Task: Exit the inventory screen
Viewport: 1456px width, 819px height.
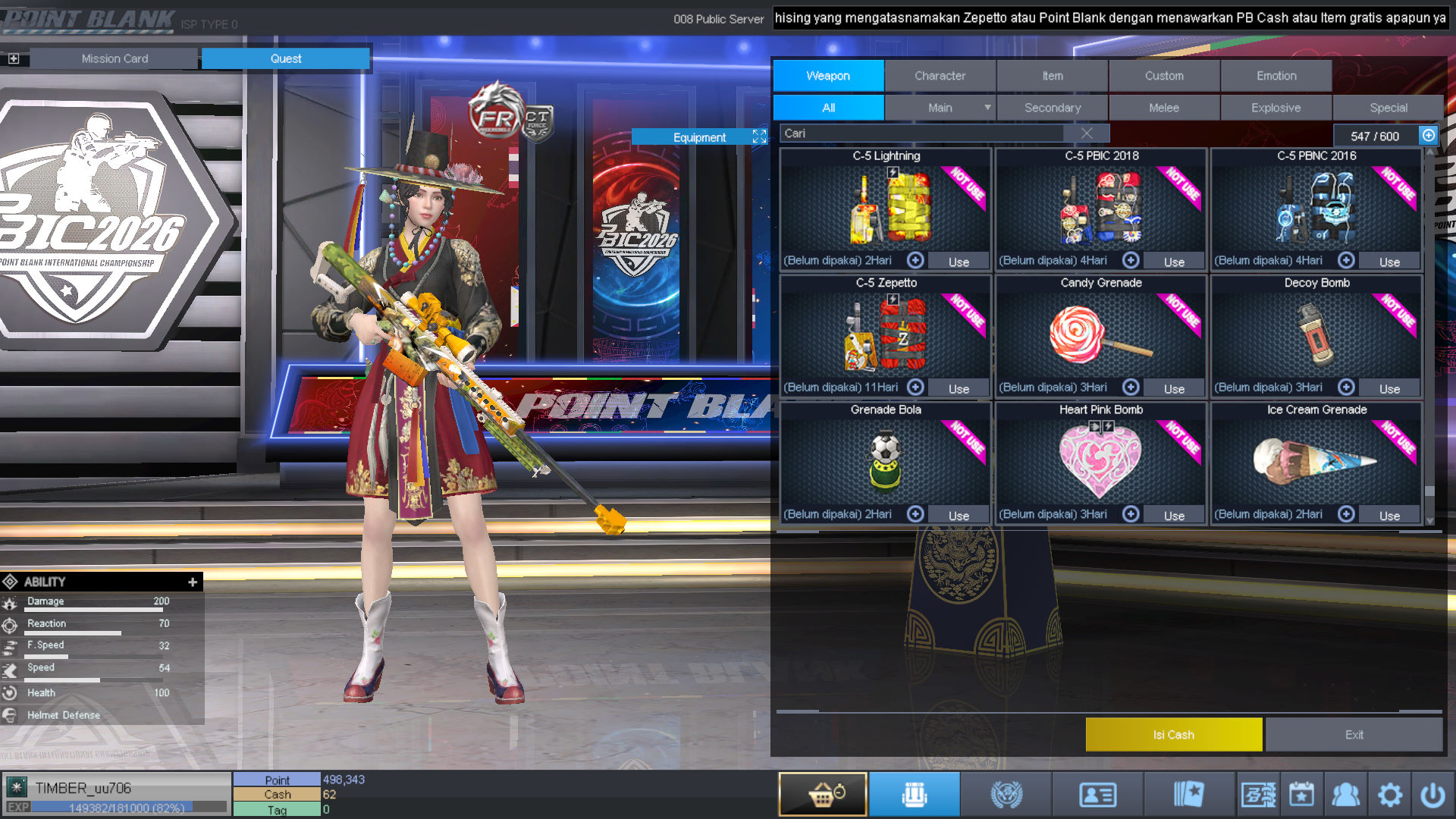Action: coord(1354,735)
